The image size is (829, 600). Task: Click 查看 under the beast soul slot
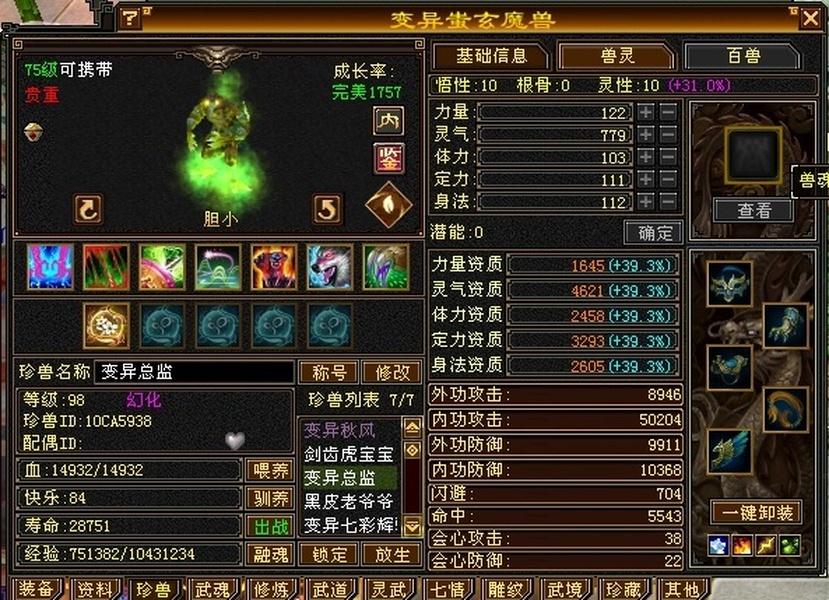pyautogui.click(x=754, y=210)
